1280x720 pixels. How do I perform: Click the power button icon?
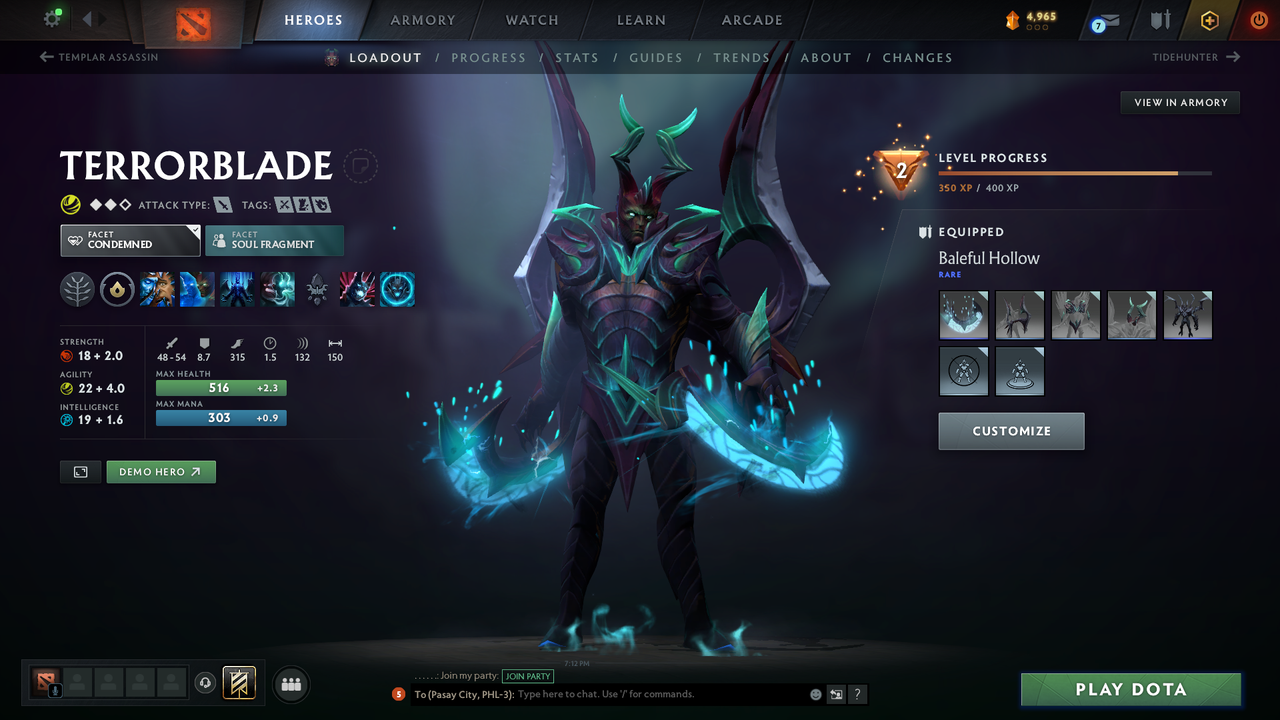tap(1259, 20)
